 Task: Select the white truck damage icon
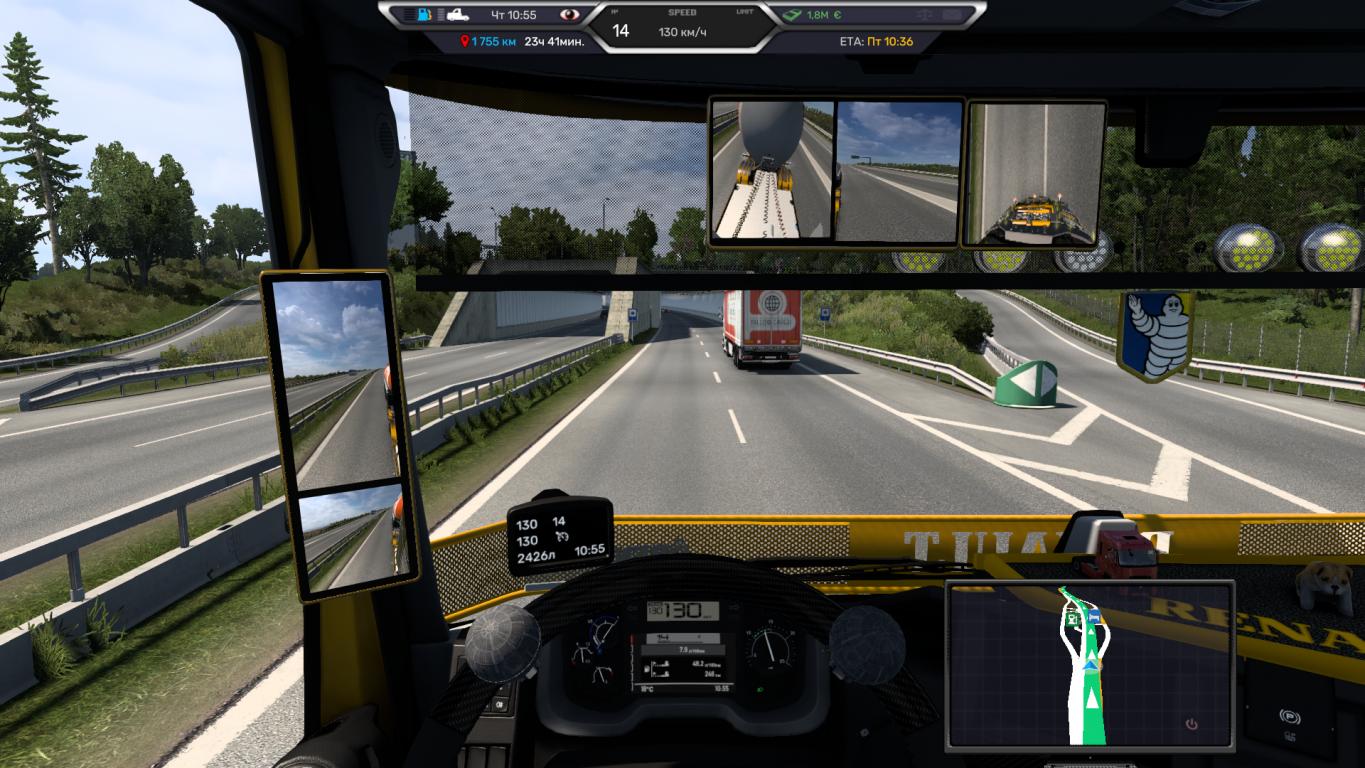(460, 15)
